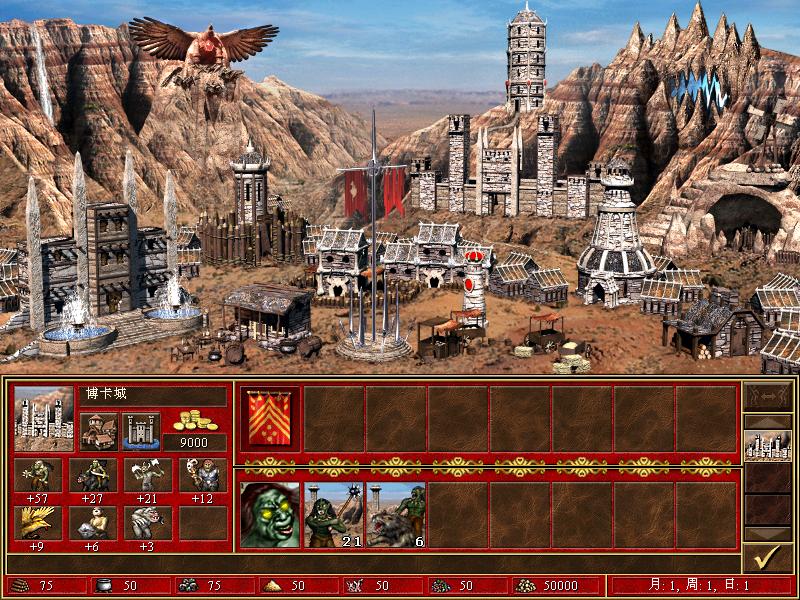Viewport: 800px width, 600px height.
Task: Show orc growth info (+21)
Action: point(148,475)
